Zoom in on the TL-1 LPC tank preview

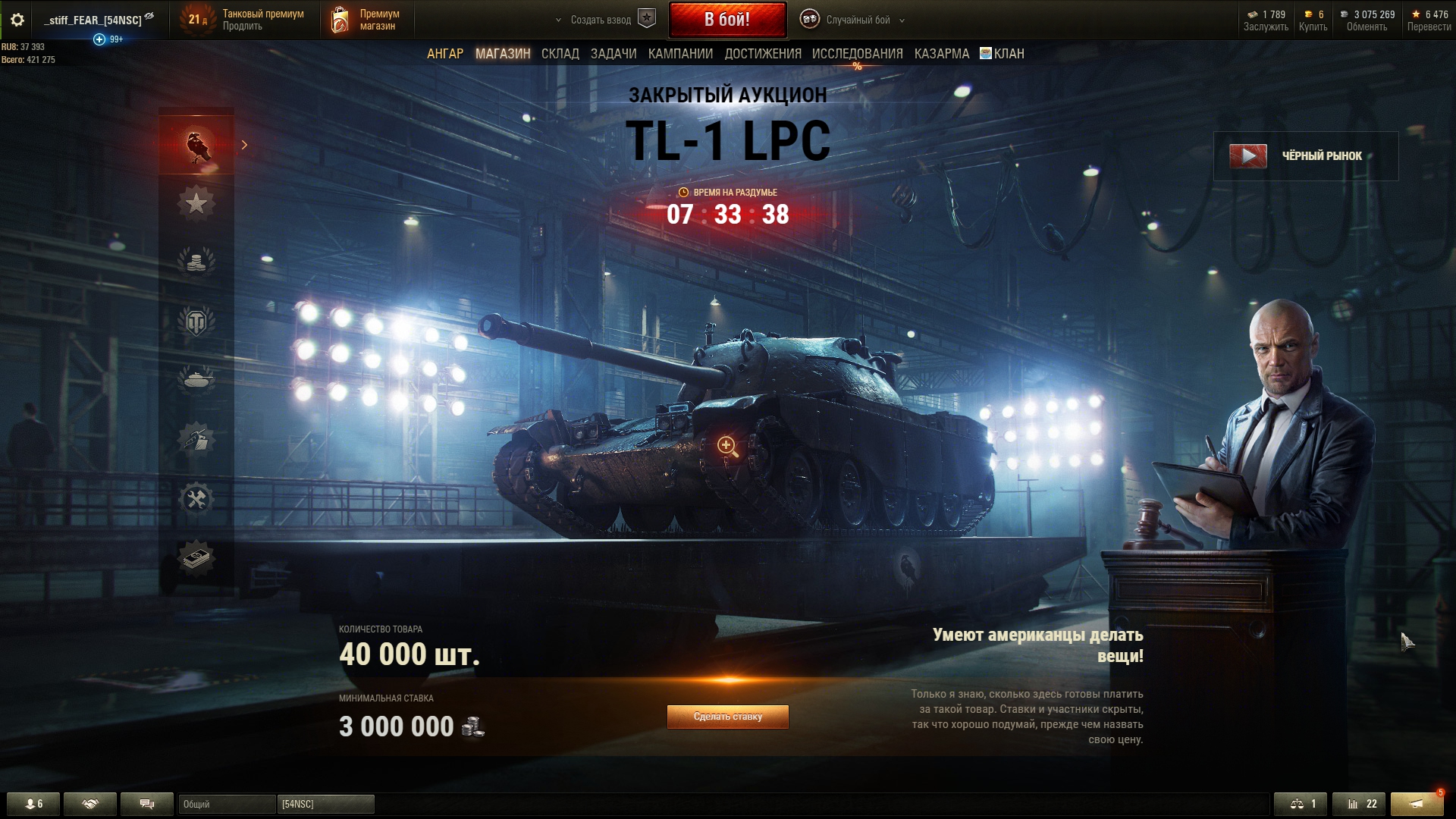(x=727, y=447)
